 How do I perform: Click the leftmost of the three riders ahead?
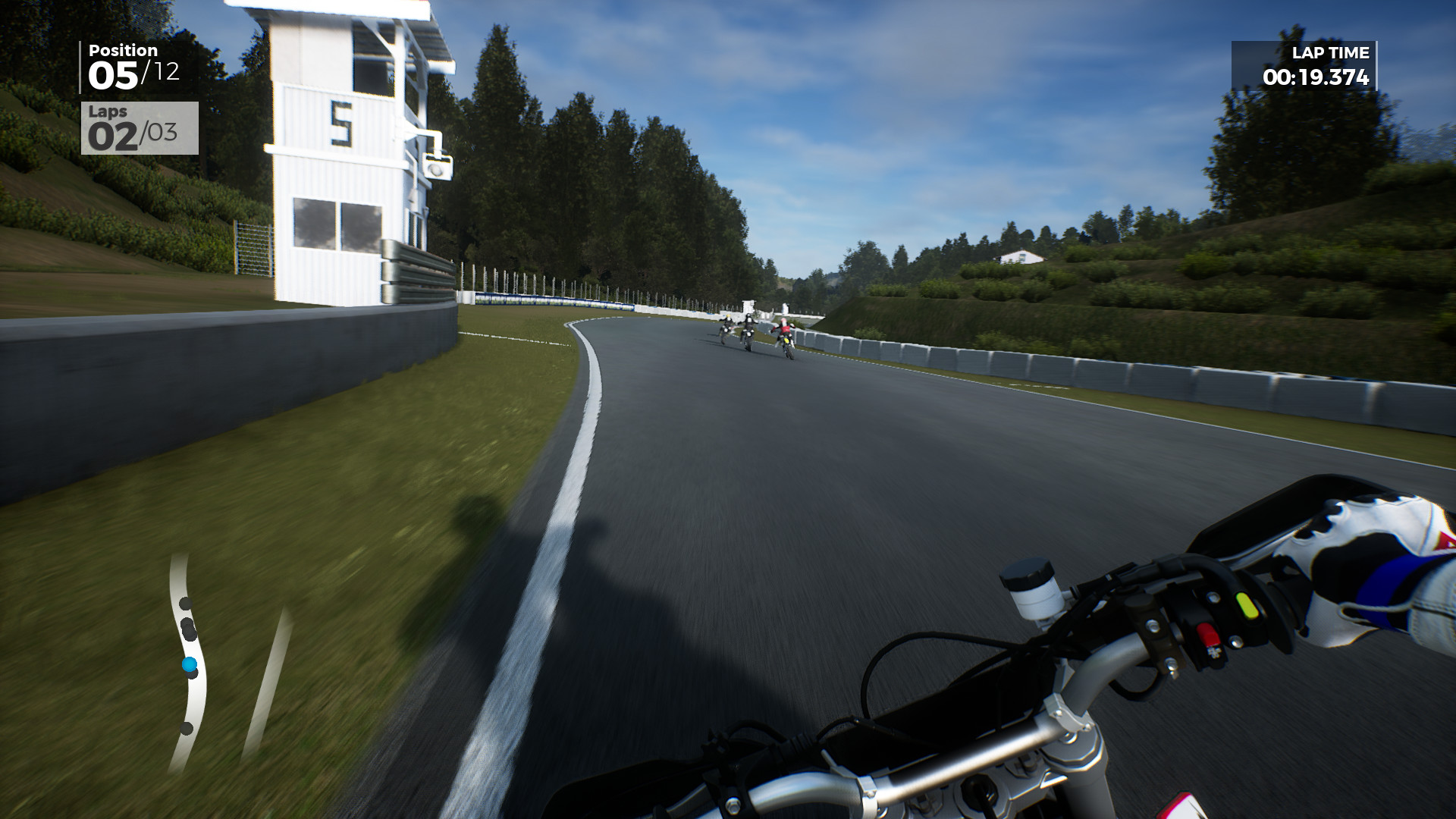pos(726,326)
